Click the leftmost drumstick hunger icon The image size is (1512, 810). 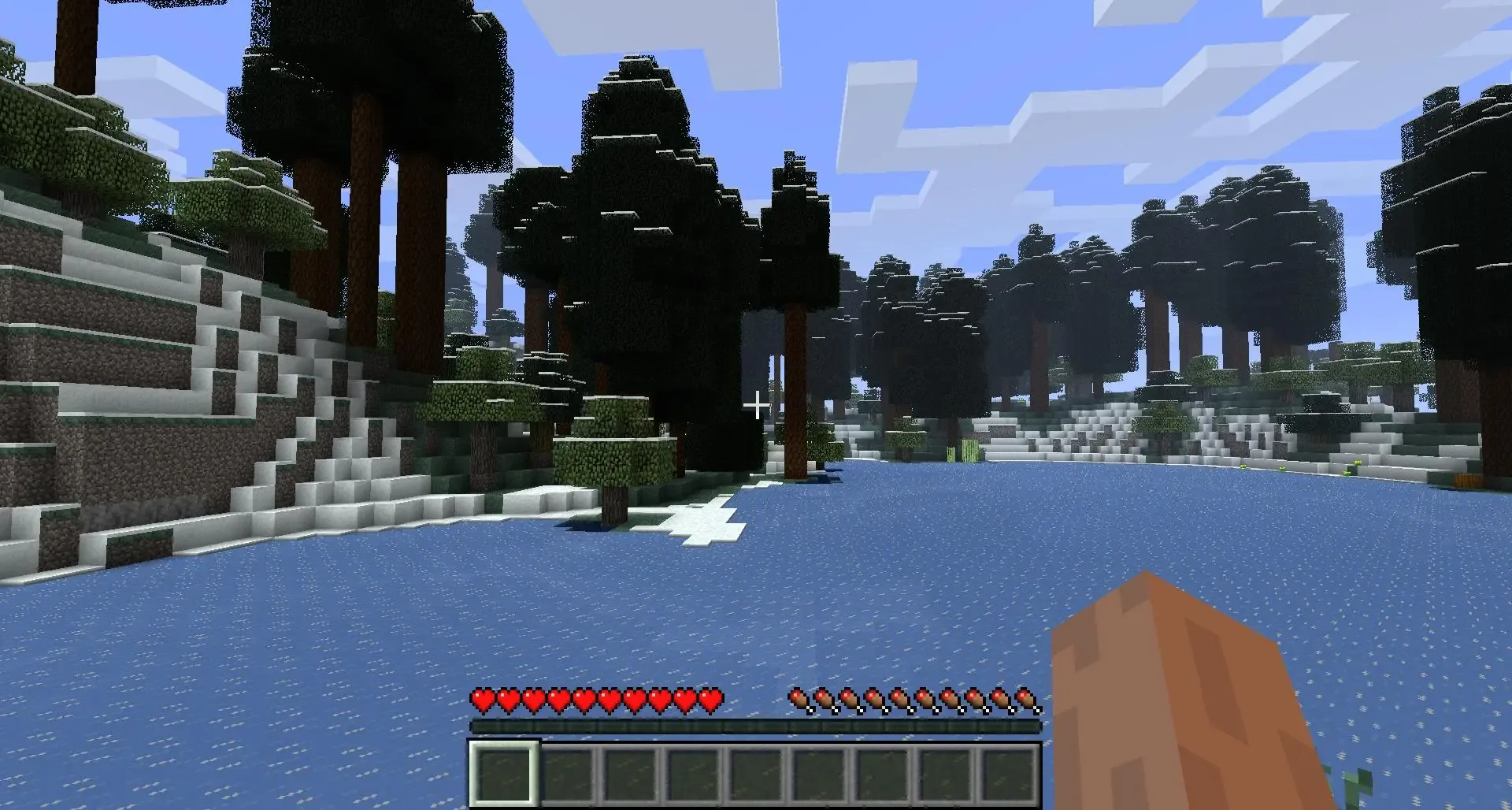pyautogui.click(x=800, y=698)
